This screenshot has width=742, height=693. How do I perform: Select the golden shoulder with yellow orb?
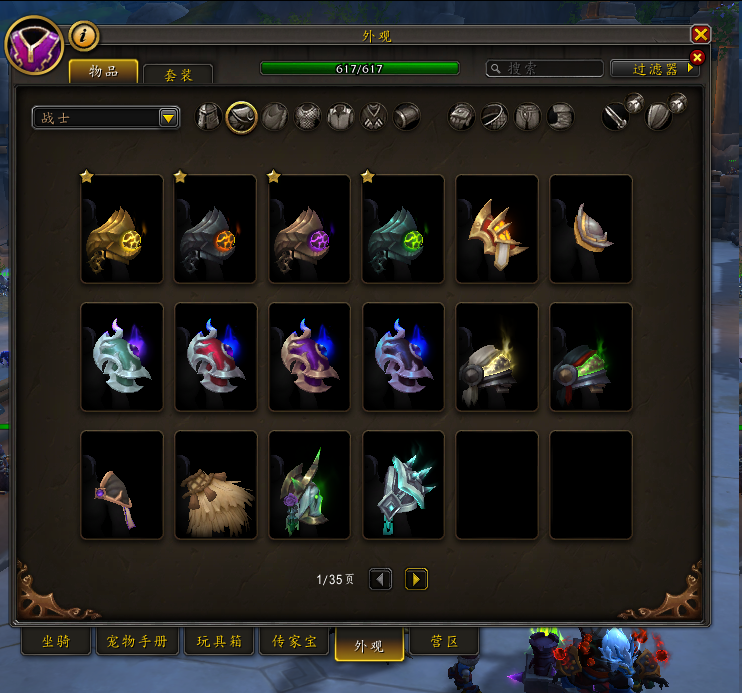(122, 229)
